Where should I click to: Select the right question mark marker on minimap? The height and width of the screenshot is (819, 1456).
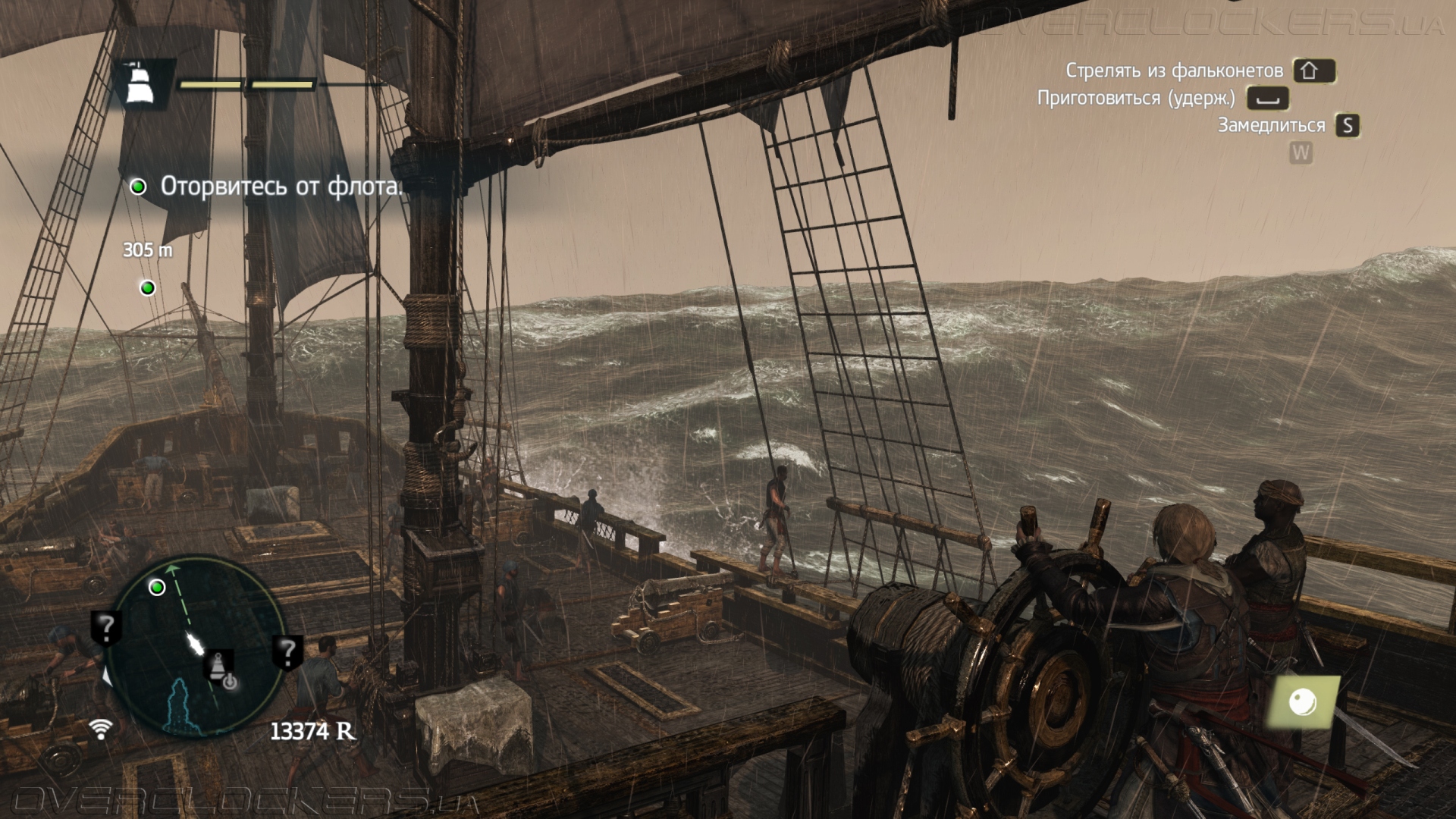pos(287,651)
